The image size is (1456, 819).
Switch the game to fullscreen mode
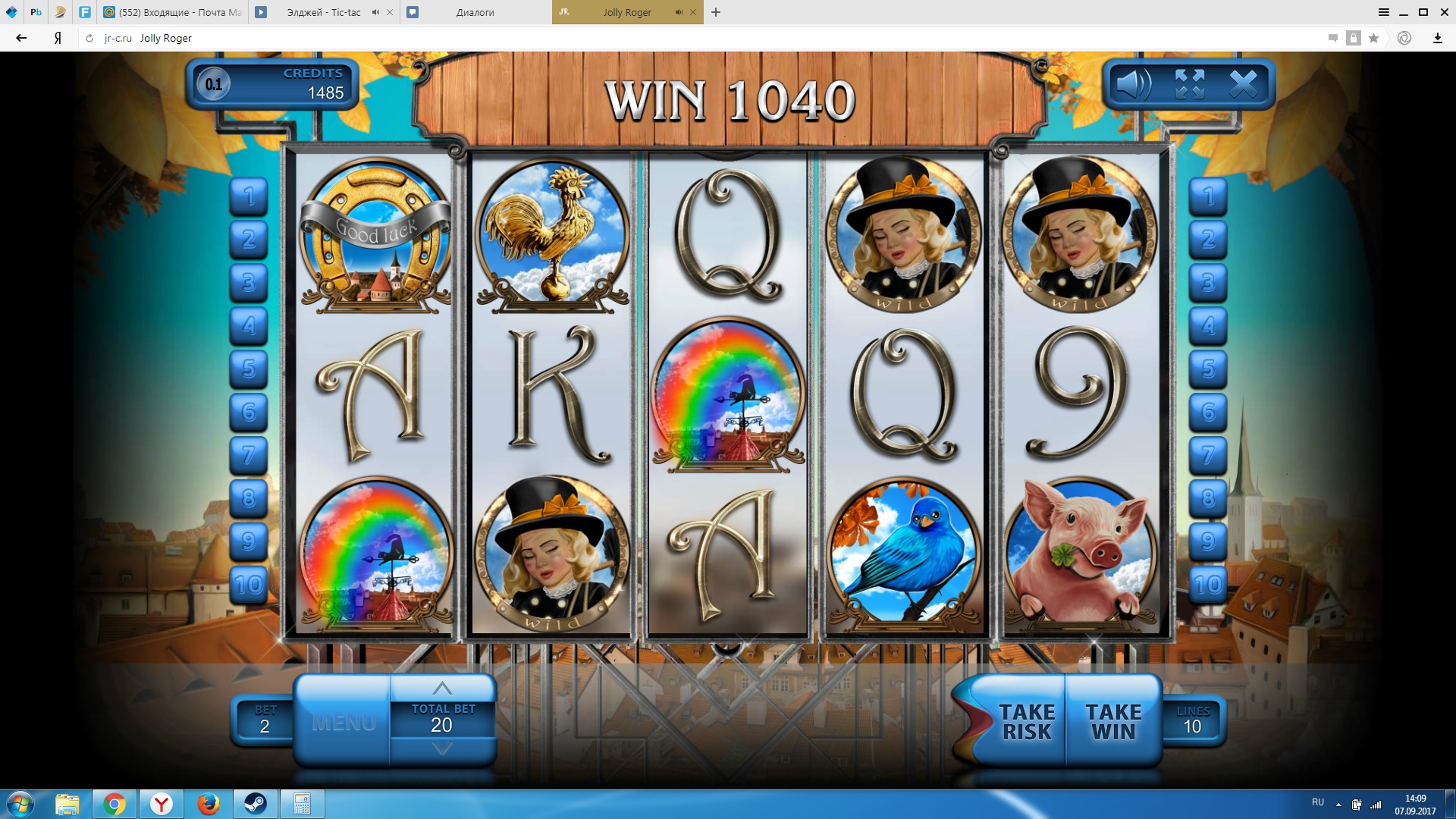point(1189,84)
